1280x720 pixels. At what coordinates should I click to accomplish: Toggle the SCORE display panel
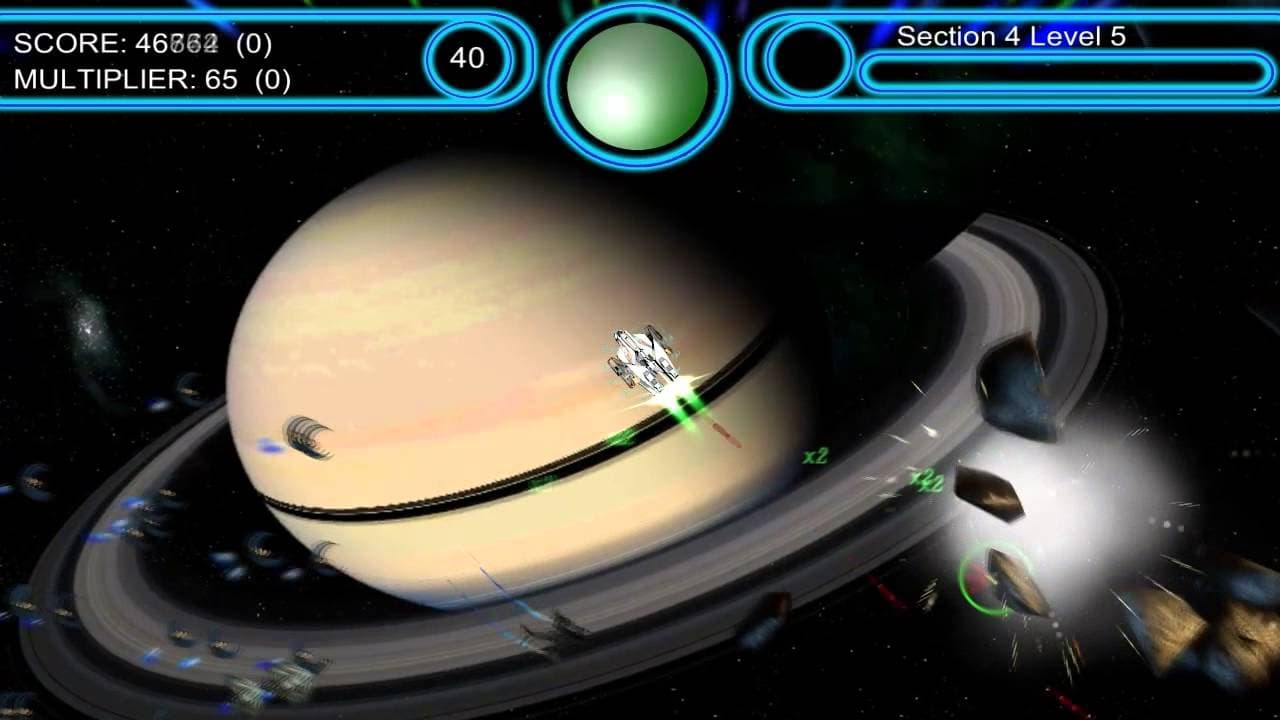pos(140,44)
